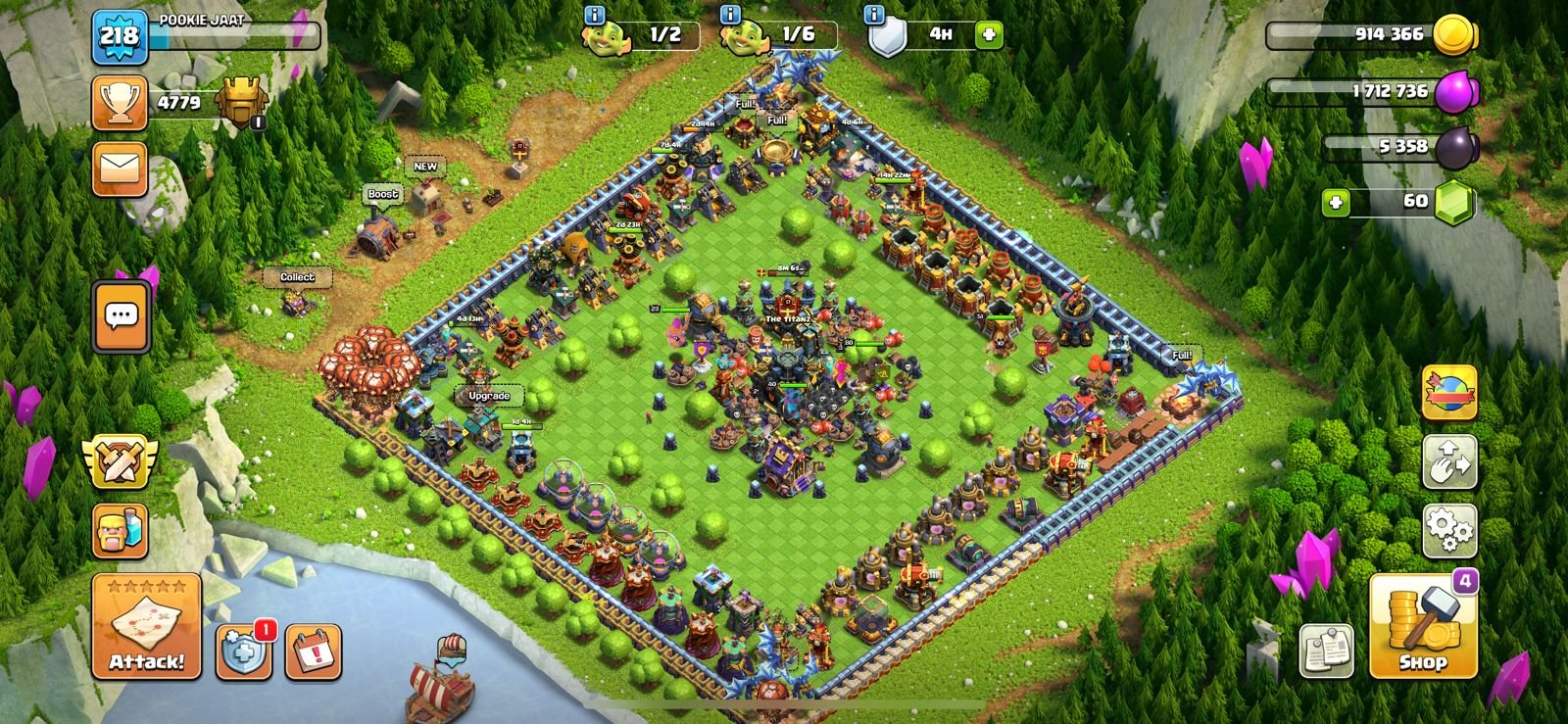Show builder info for 1/2 builders
Viewport: 1568px width, 724px height.
click(x=594, y=15)
